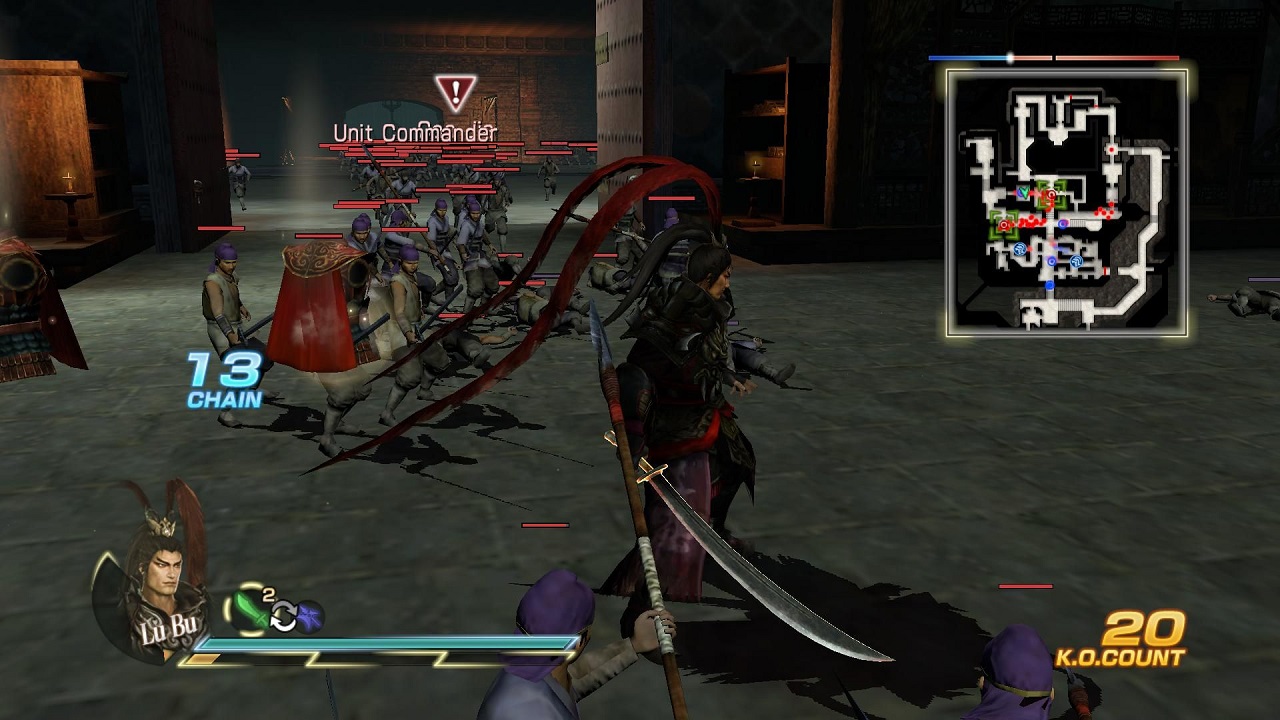
Task: Select the blue secondary weapon icon
Action: click(x=309, y=617)
